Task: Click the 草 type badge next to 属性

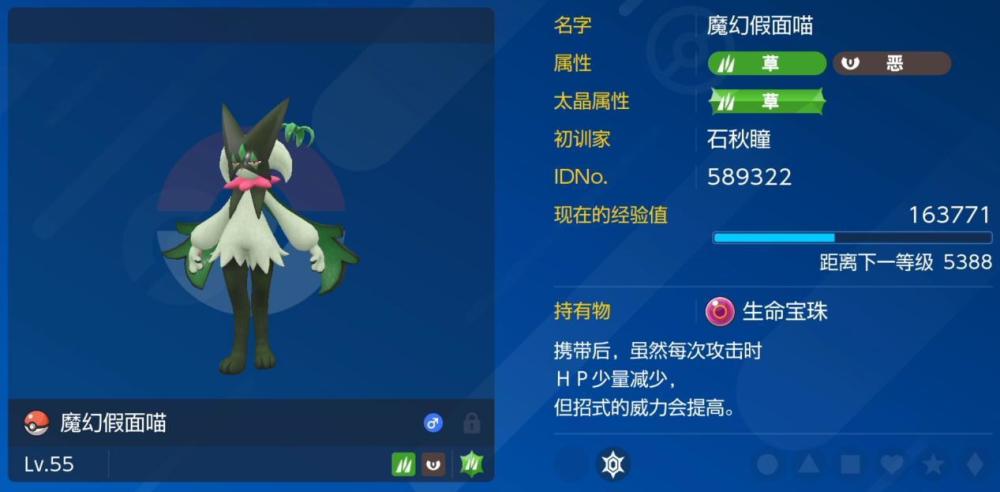Action: click(767, 64)
